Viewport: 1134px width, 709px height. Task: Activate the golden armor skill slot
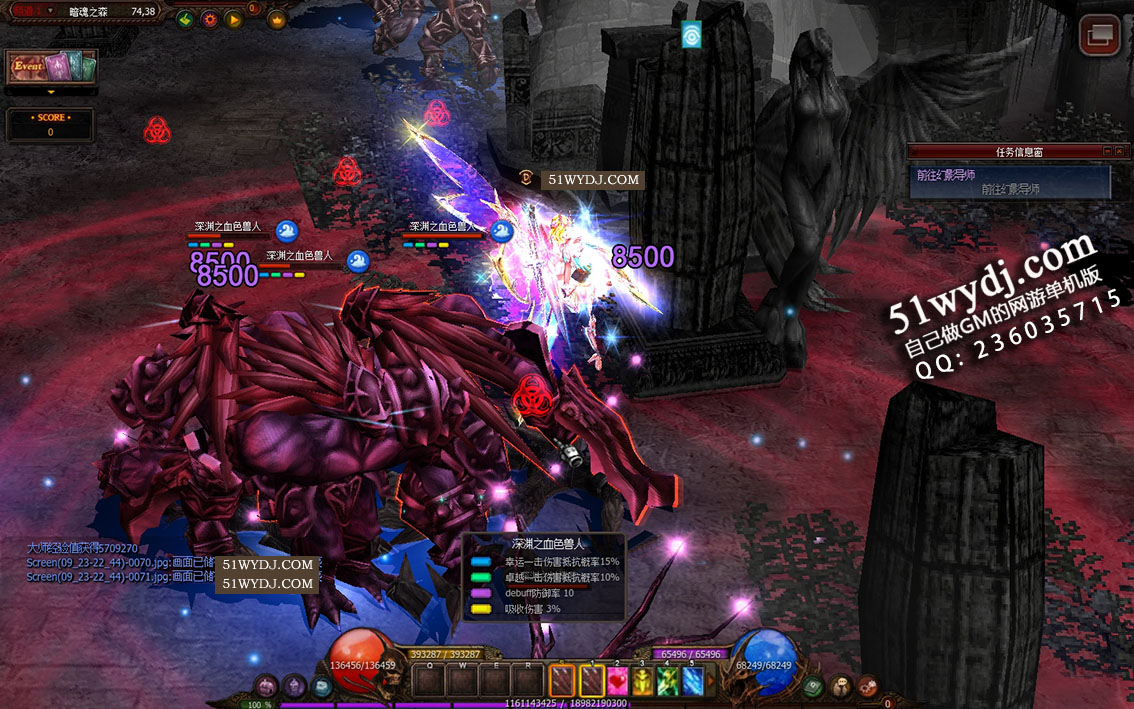(642, 681)
